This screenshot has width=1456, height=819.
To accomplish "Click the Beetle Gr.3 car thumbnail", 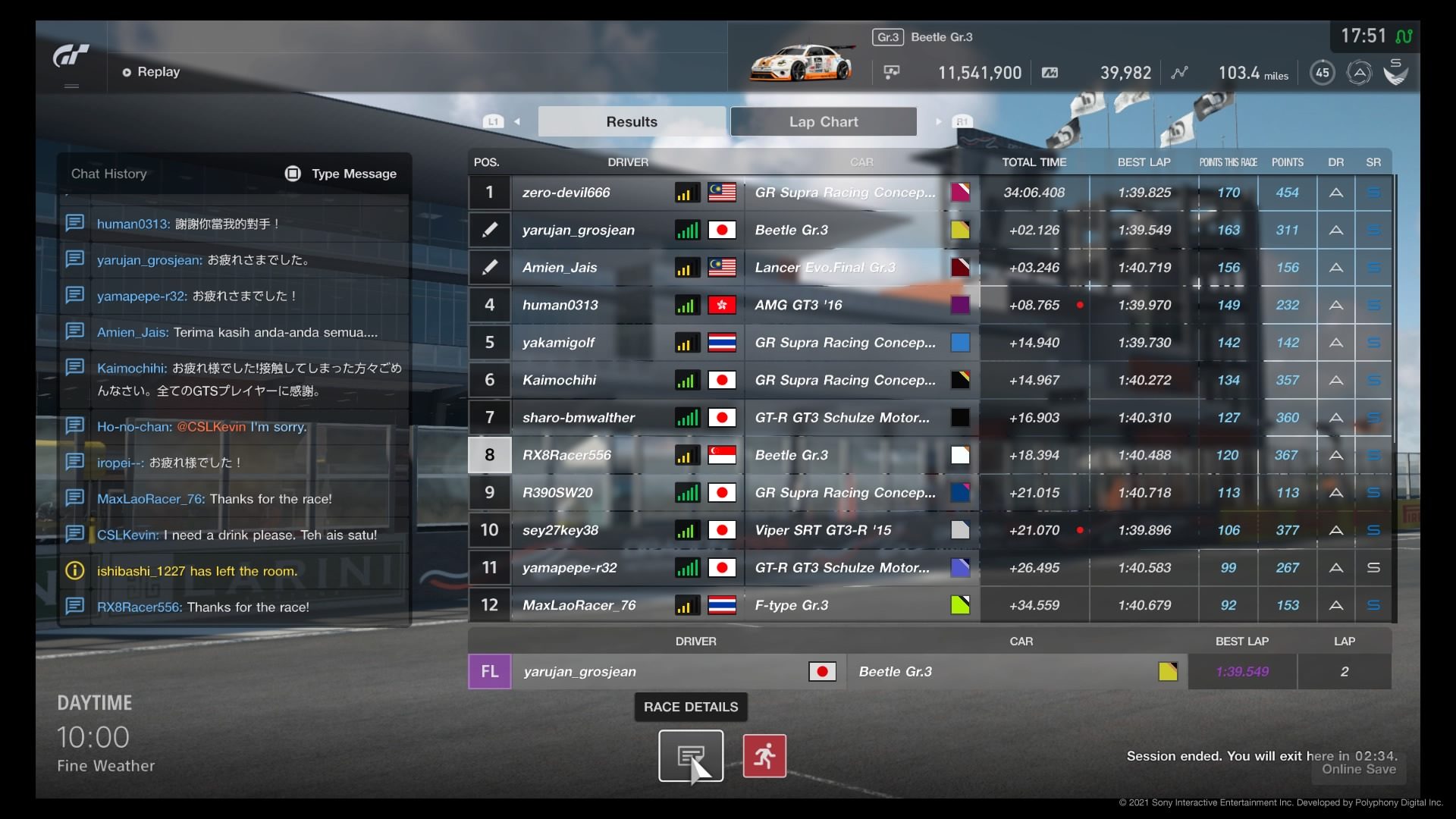I will point(801,63).
